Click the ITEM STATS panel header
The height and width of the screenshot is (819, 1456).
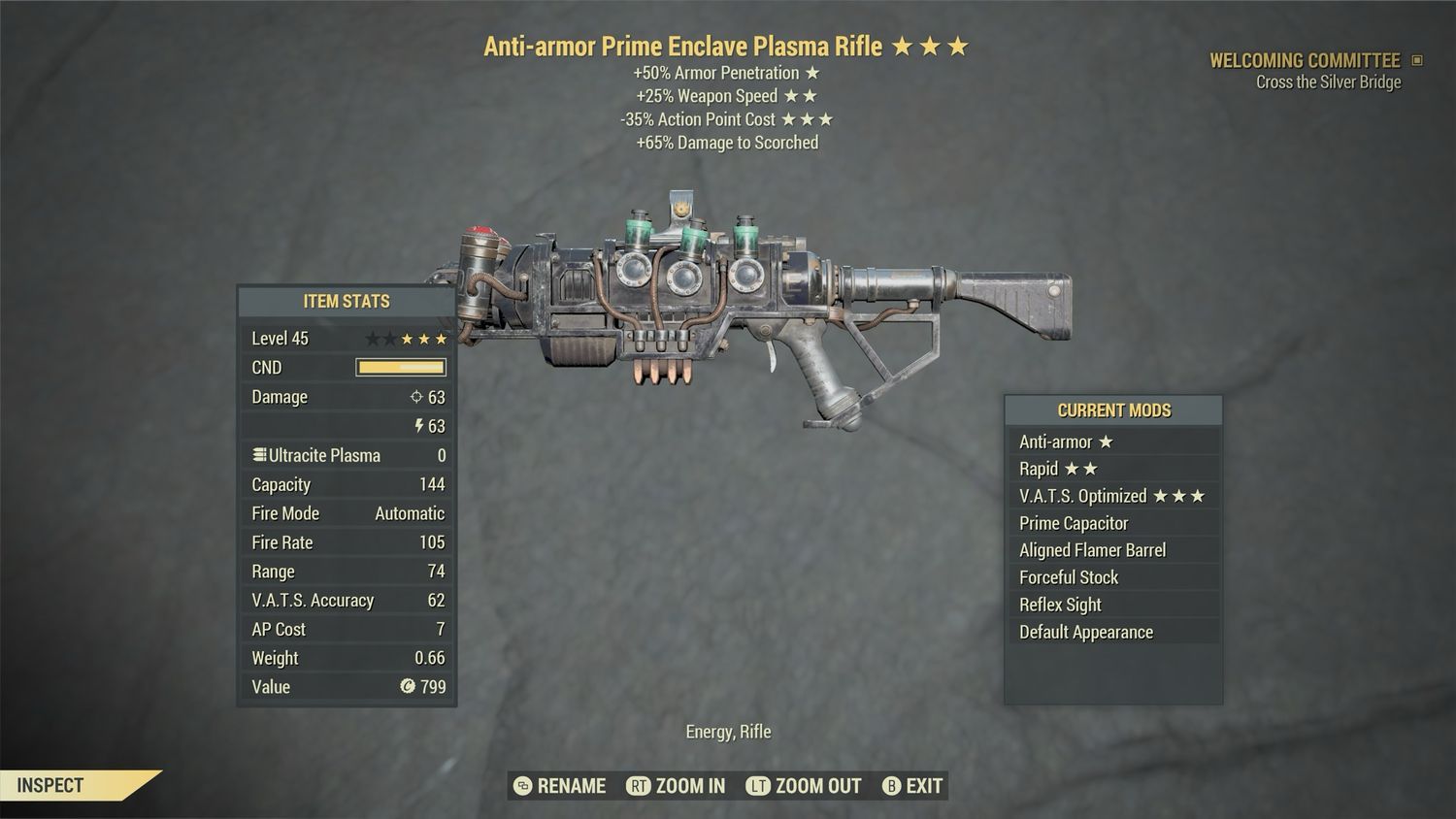tap(346, 301)
